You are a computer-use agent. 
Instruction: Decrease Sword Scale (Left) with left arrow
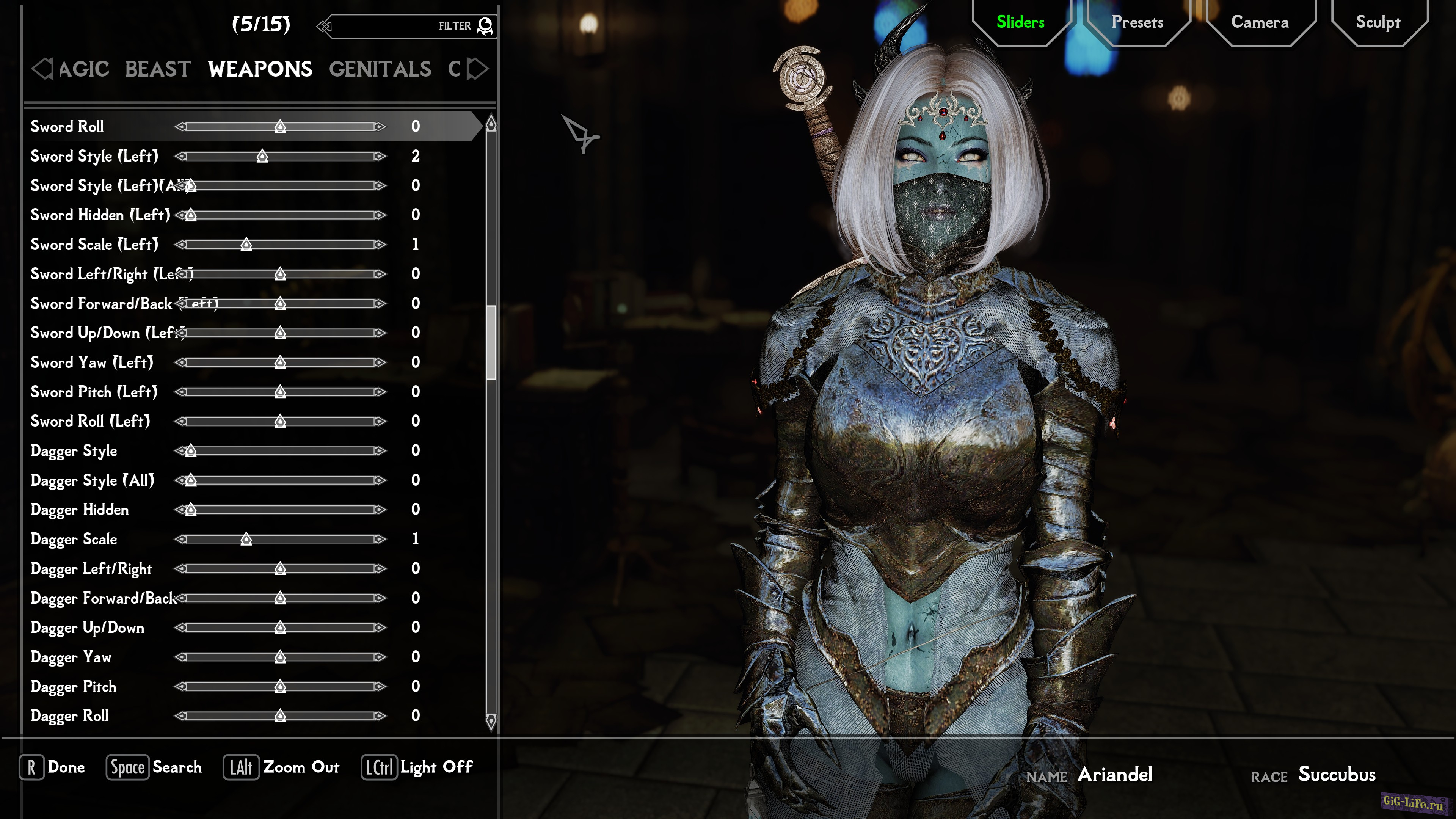[181, 245]
